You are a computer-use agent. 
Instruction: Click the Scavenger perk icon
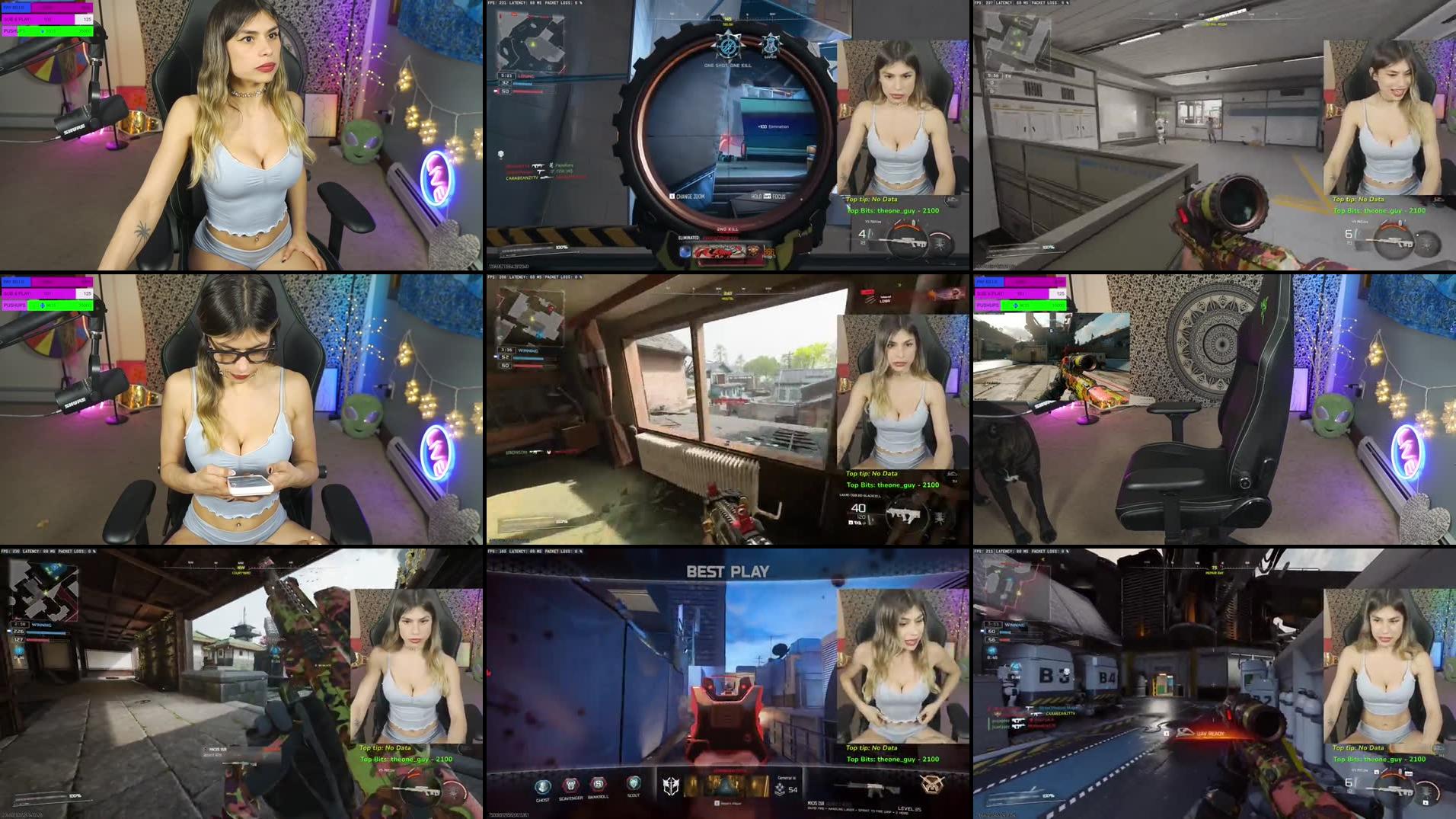(x=570, y=787)
